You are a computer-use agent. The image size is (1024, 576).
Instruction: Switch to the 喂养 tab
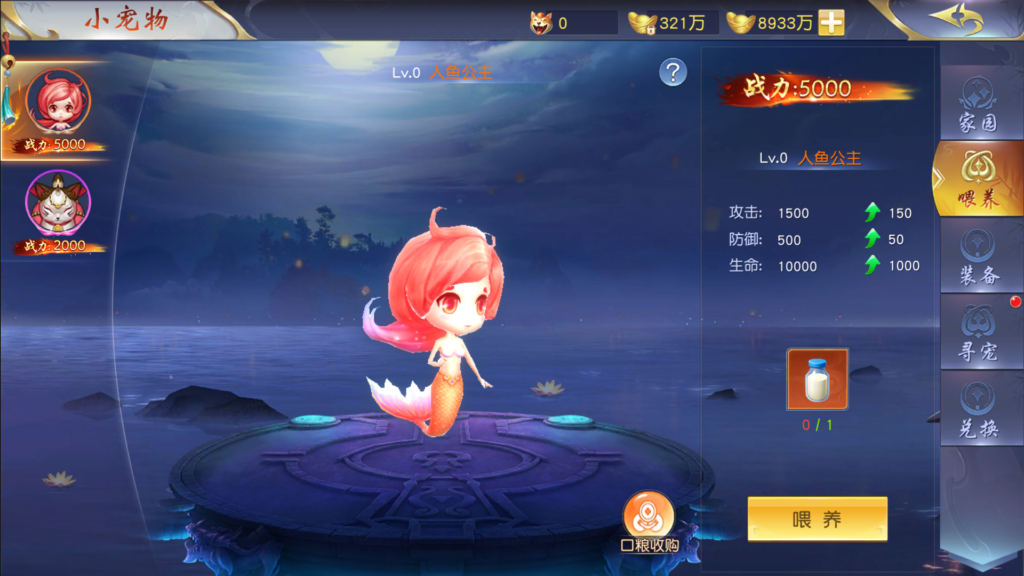(978, 180)
